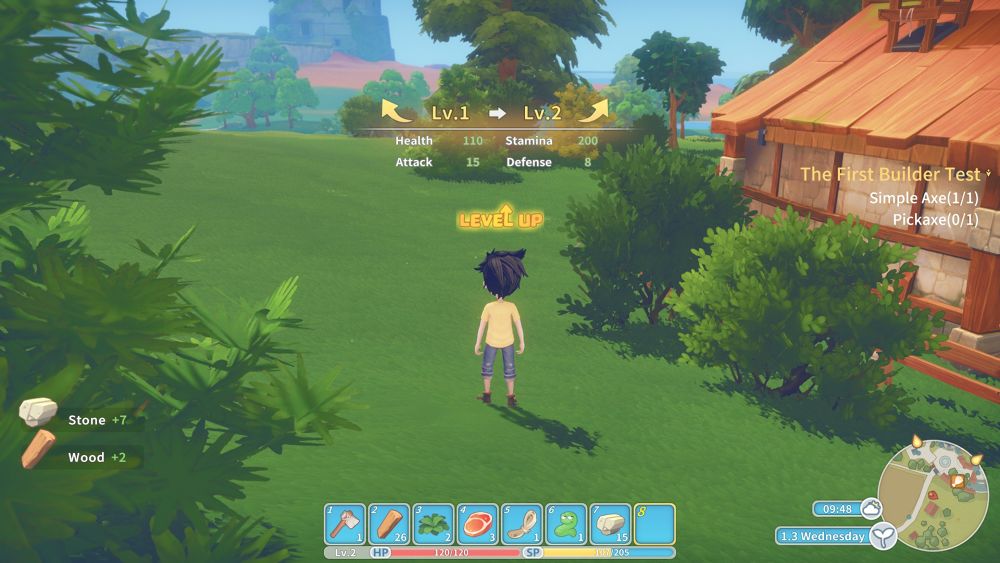The width and height of the screenshot is (1000, 563).
Task: Pick the rope item in slot five
Action: [x=522, y=524]
